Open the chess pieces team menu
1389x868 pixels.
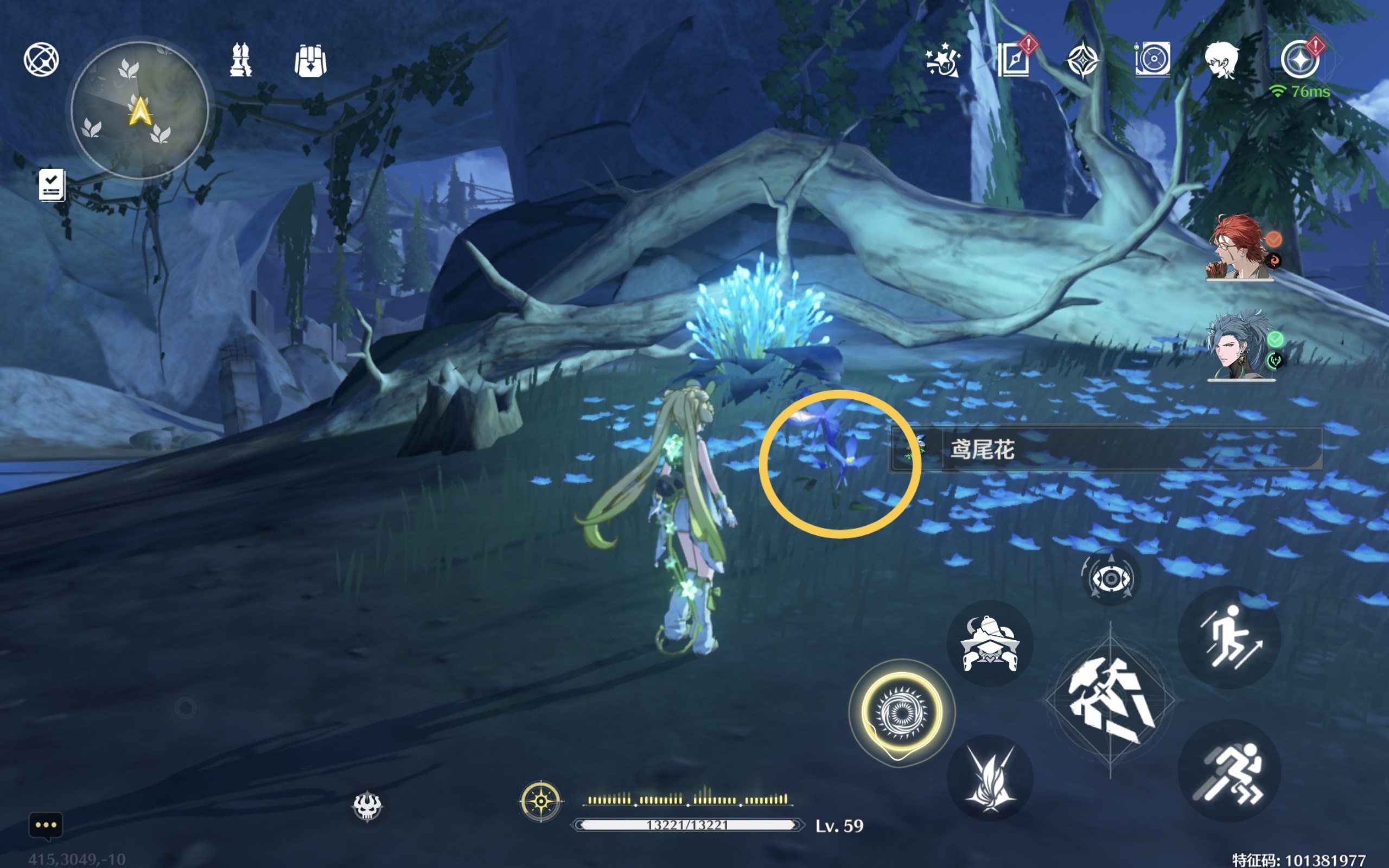click(240, 60)
